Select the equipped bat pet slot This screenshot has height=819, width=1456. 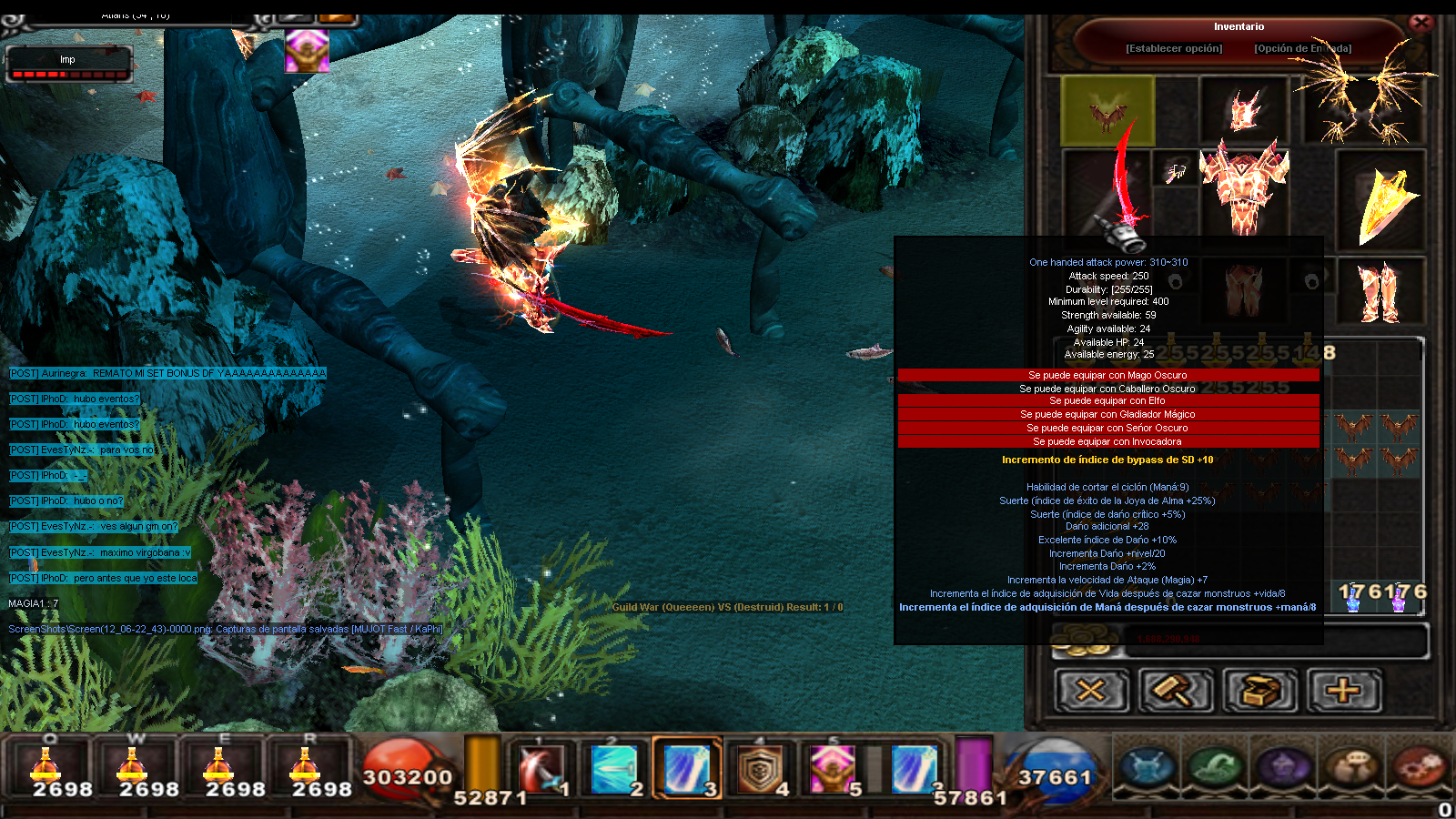1107,111
